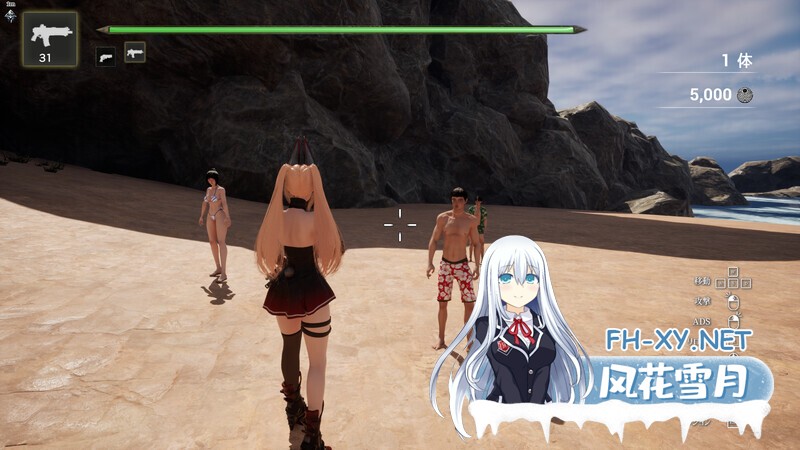800x450 pixels.
Task: Click the coin currency icon
Action: click(744, 96)
